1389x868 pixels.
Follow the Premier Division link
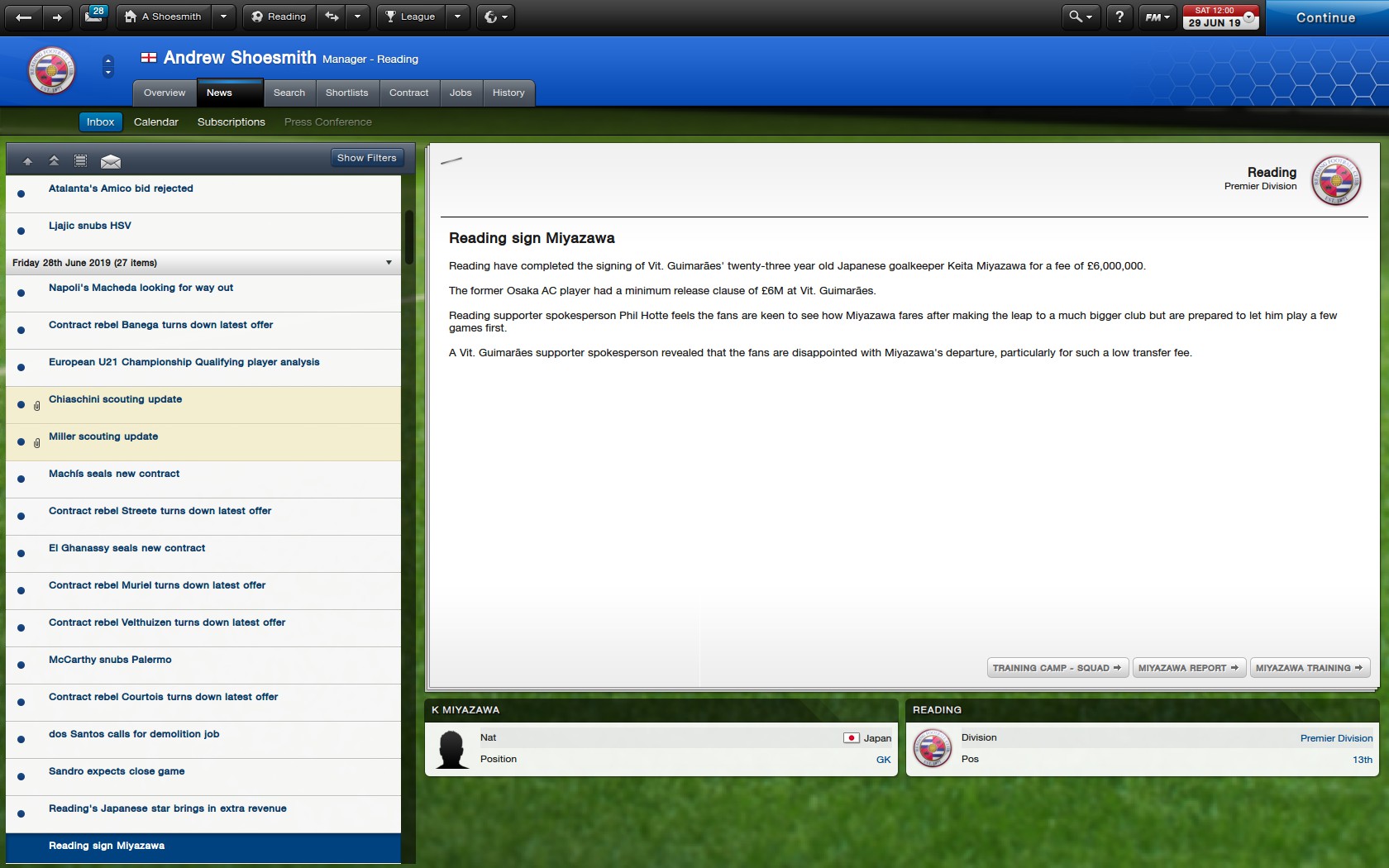(1336, 738)
